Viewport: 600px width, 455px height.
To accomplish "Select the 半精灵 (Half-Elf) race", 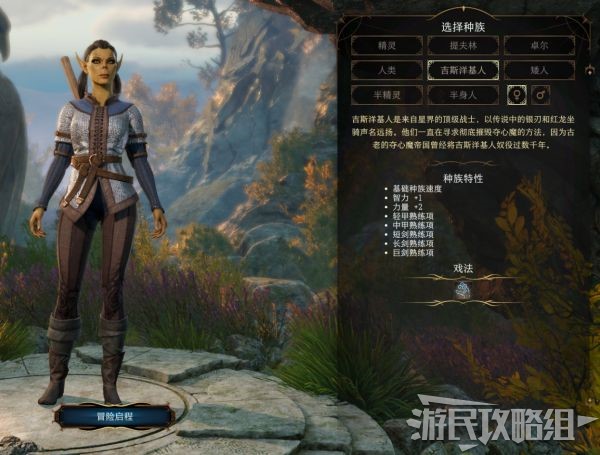I will click(385, 95).
